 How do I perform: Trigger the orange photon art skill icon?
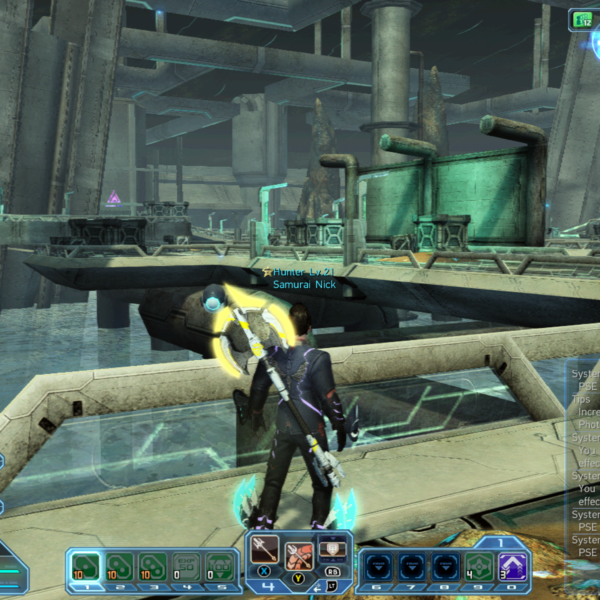pyautogui.click(x=299, y=556)
